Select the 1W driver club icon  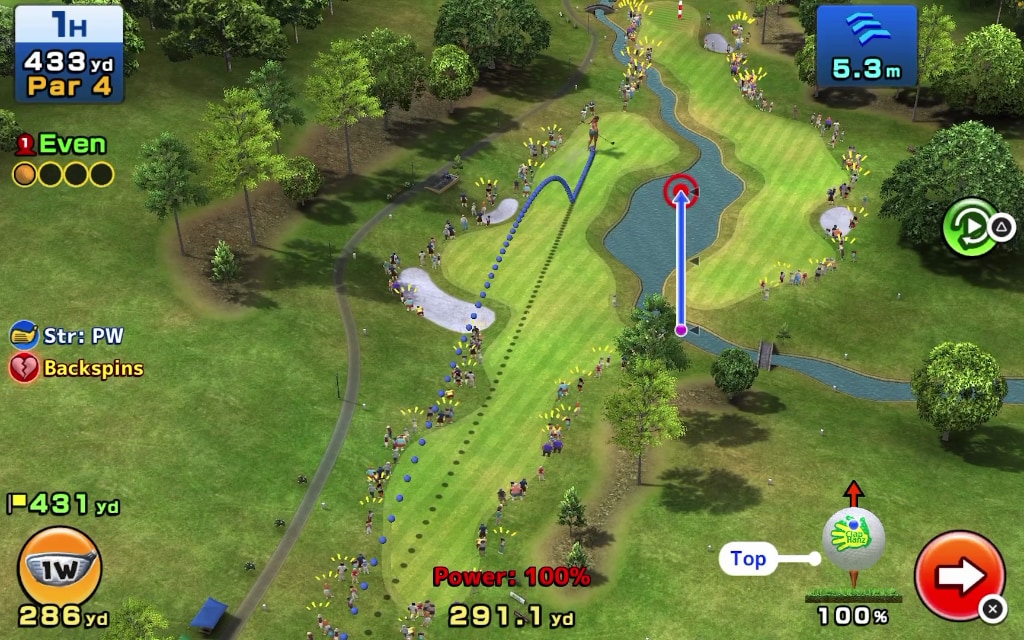point(59,568)
